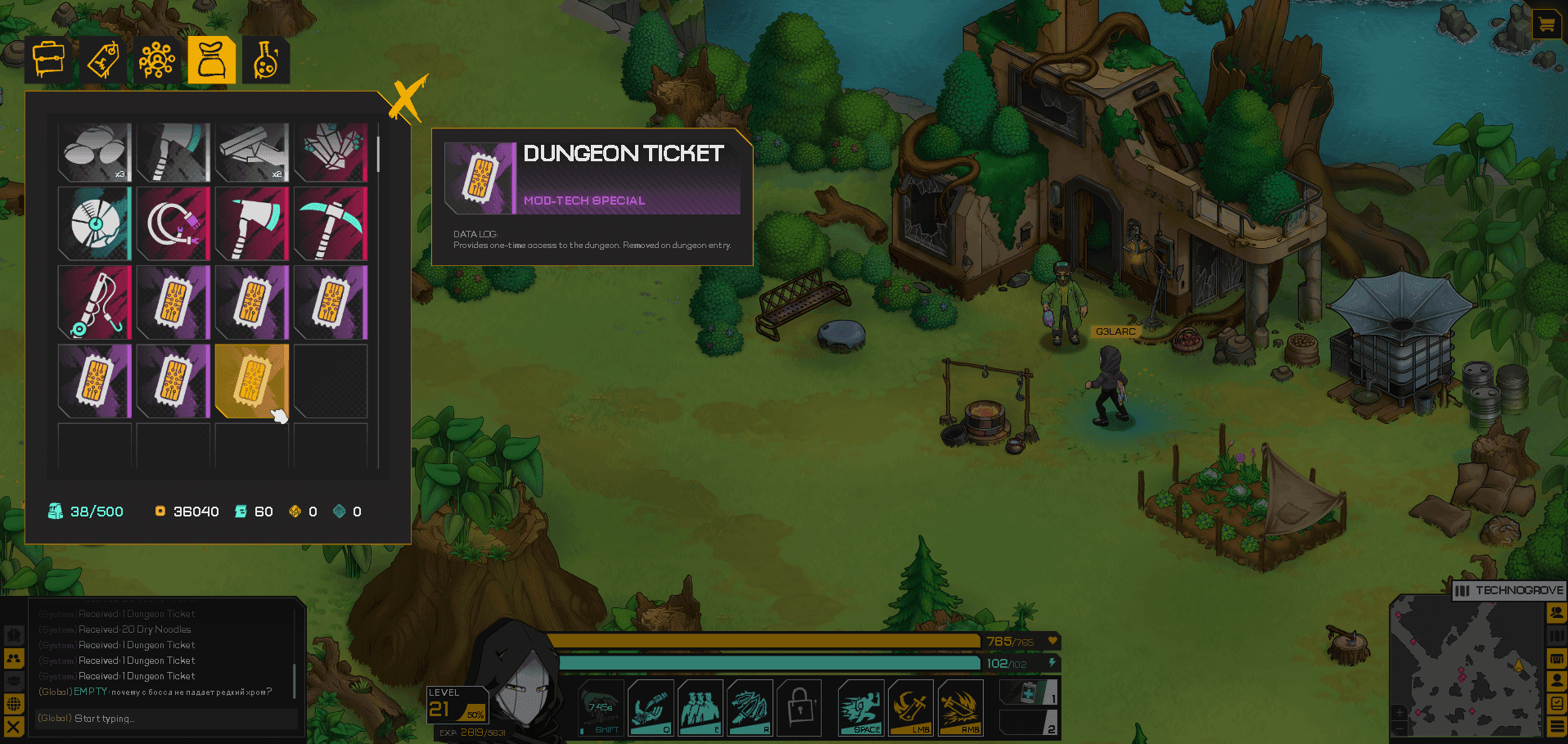The height and width of the screenshot is (744, 1568).
Task: Use the medkit quick slot
Action: 1029,692
